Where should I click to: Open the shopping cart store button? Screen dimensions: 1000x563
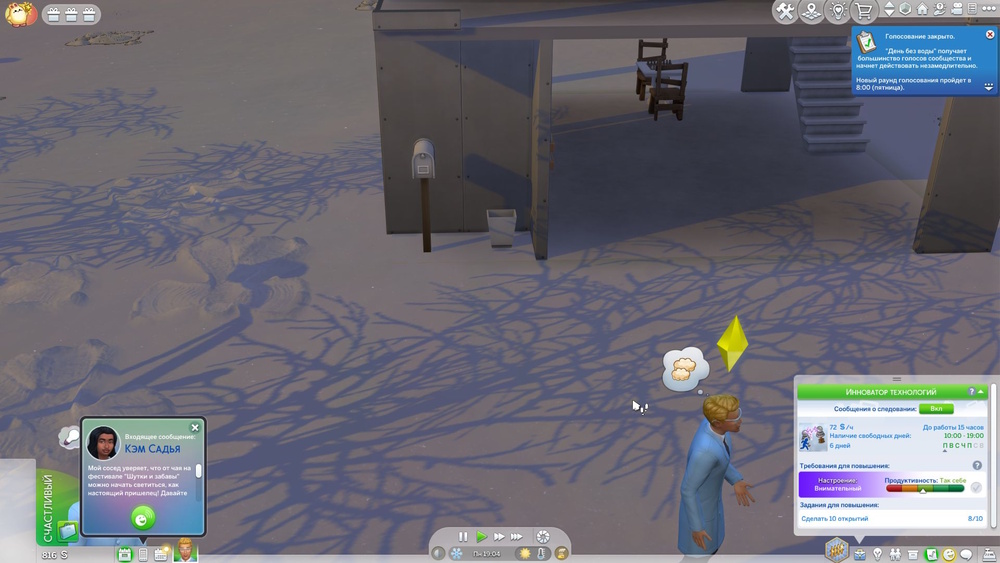(863, 11)
